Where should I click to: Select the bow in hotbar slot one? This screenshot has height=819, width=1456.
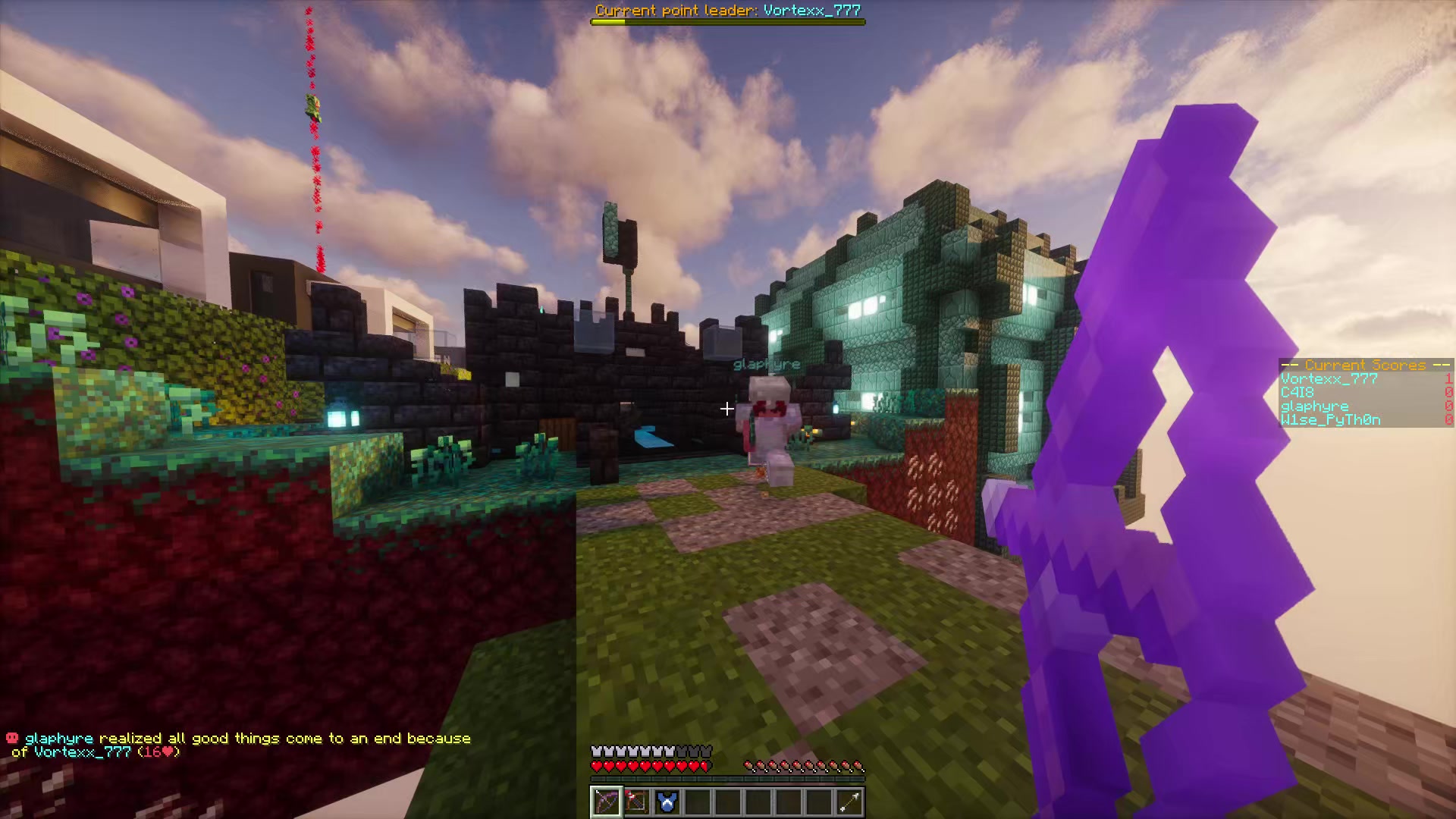(607, 802)
